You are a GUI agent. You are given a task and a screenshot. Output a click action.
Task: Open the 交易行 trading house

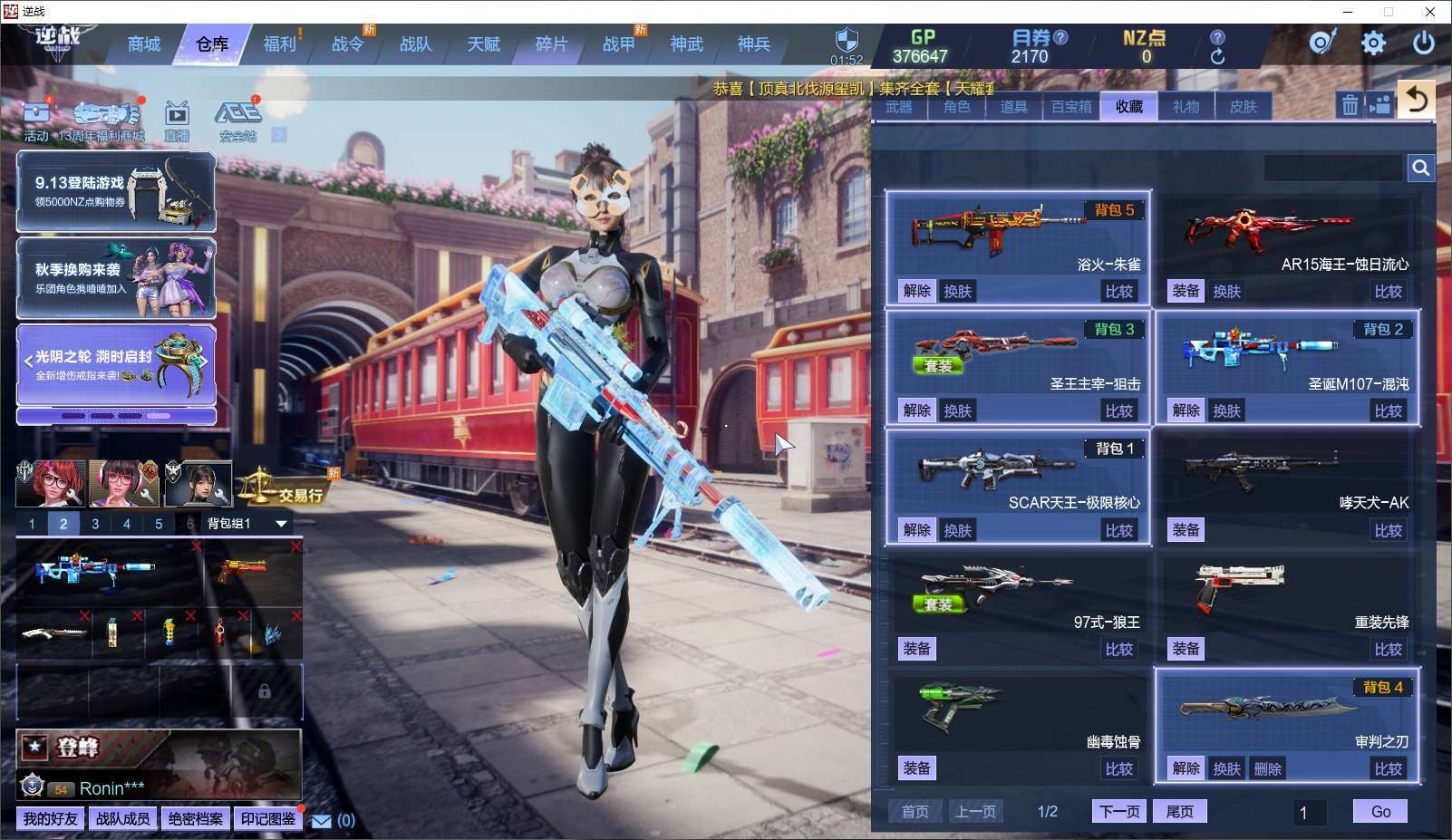coord(283,491)
